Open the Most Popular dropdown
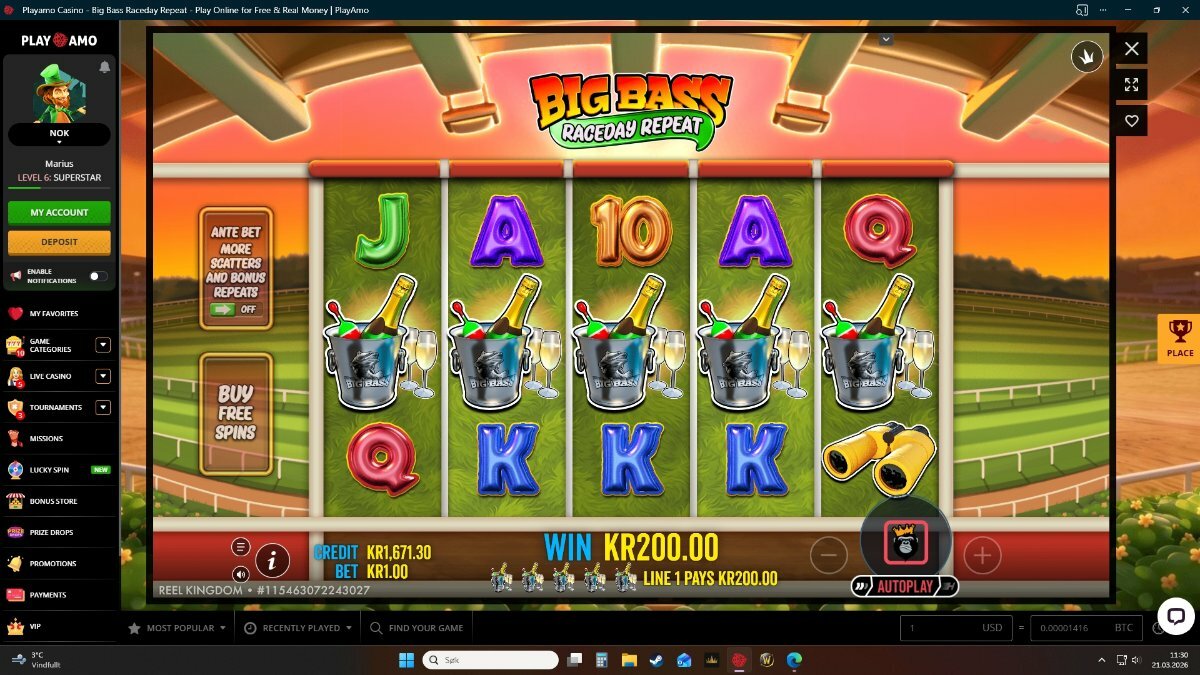 pyautogui.click(x=180, y=628)
